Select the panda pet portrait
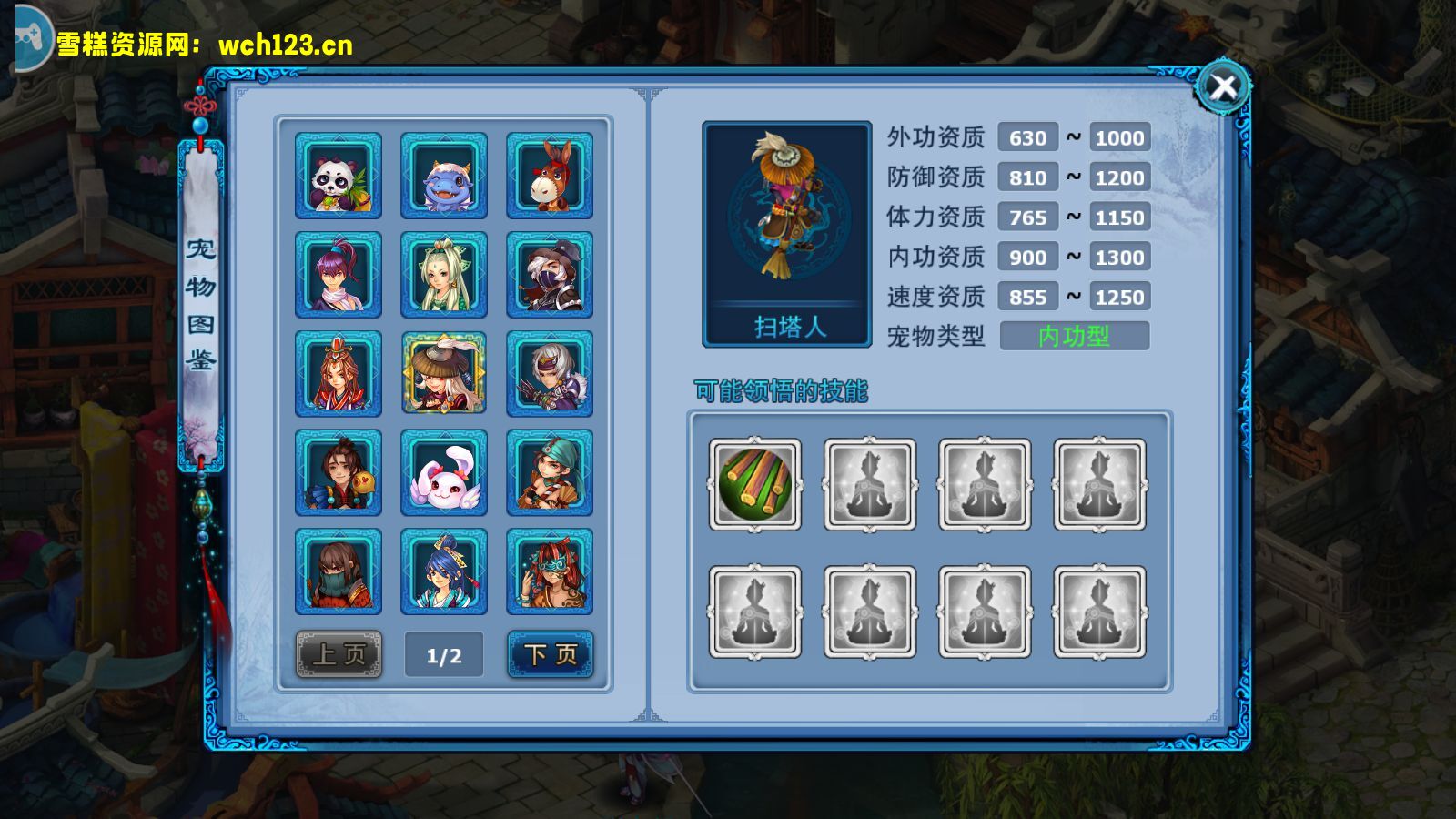The height and width of the screenshot is (819, 1456). tap(339, 176)
